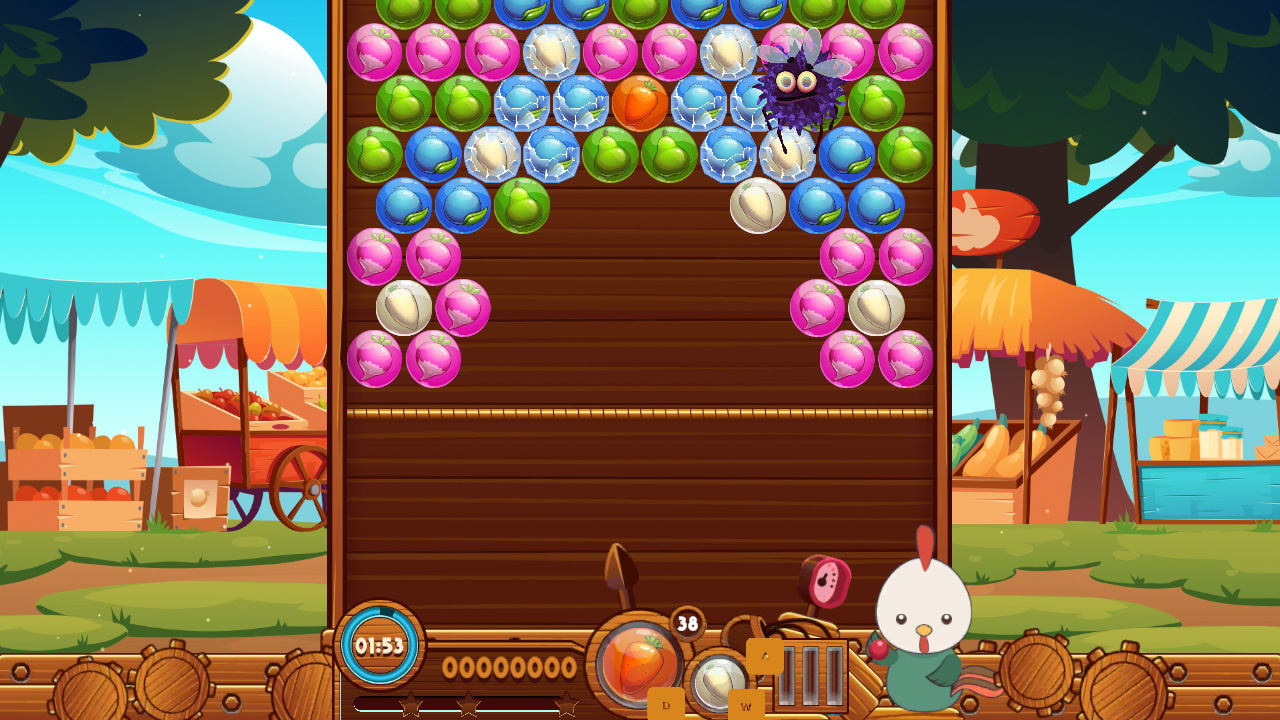Click the leftmost star under the score

pyautogui.click(x=413, y=703)
